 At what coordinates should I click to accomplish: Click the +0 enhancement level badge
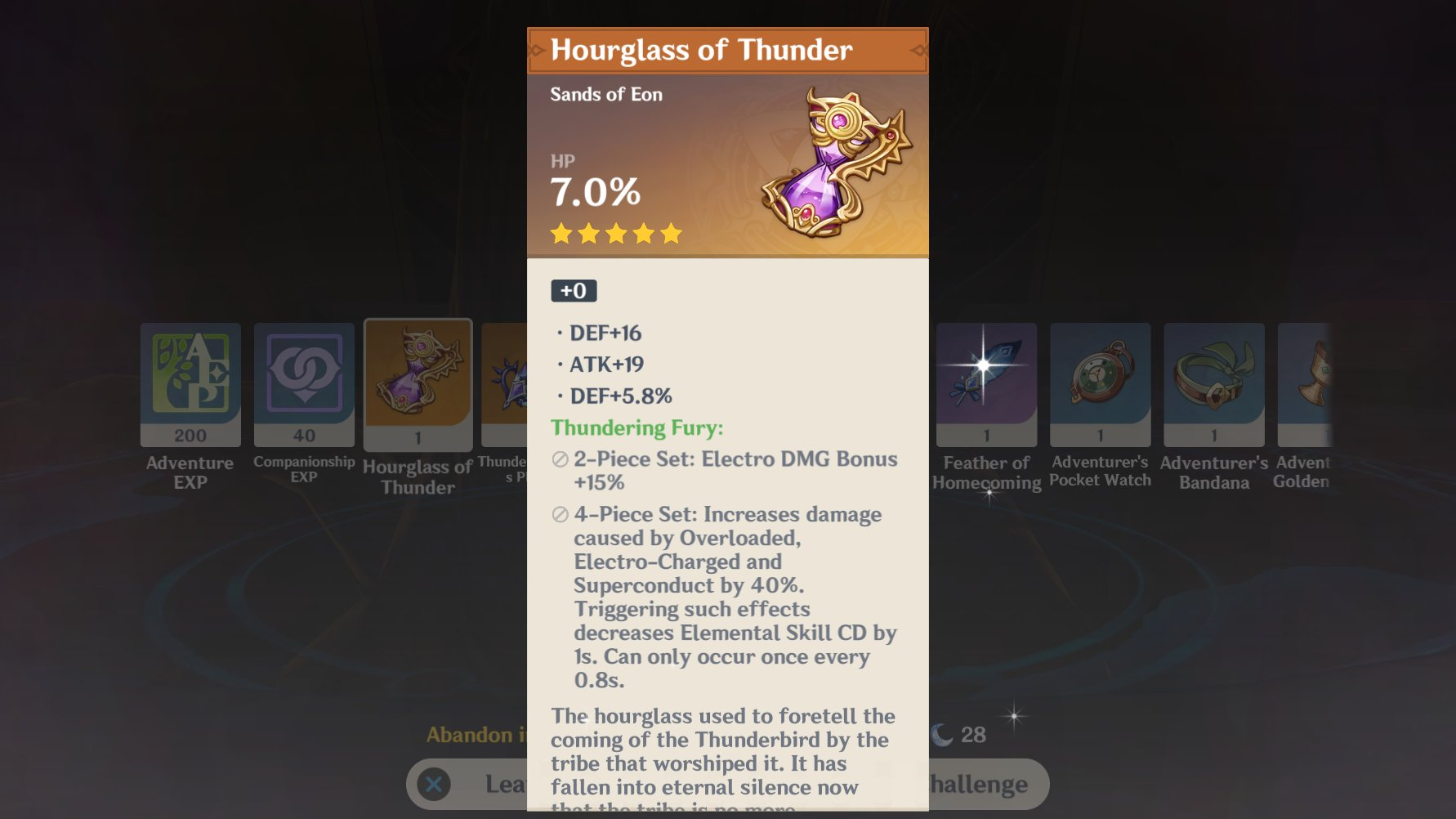click(574, 291)
